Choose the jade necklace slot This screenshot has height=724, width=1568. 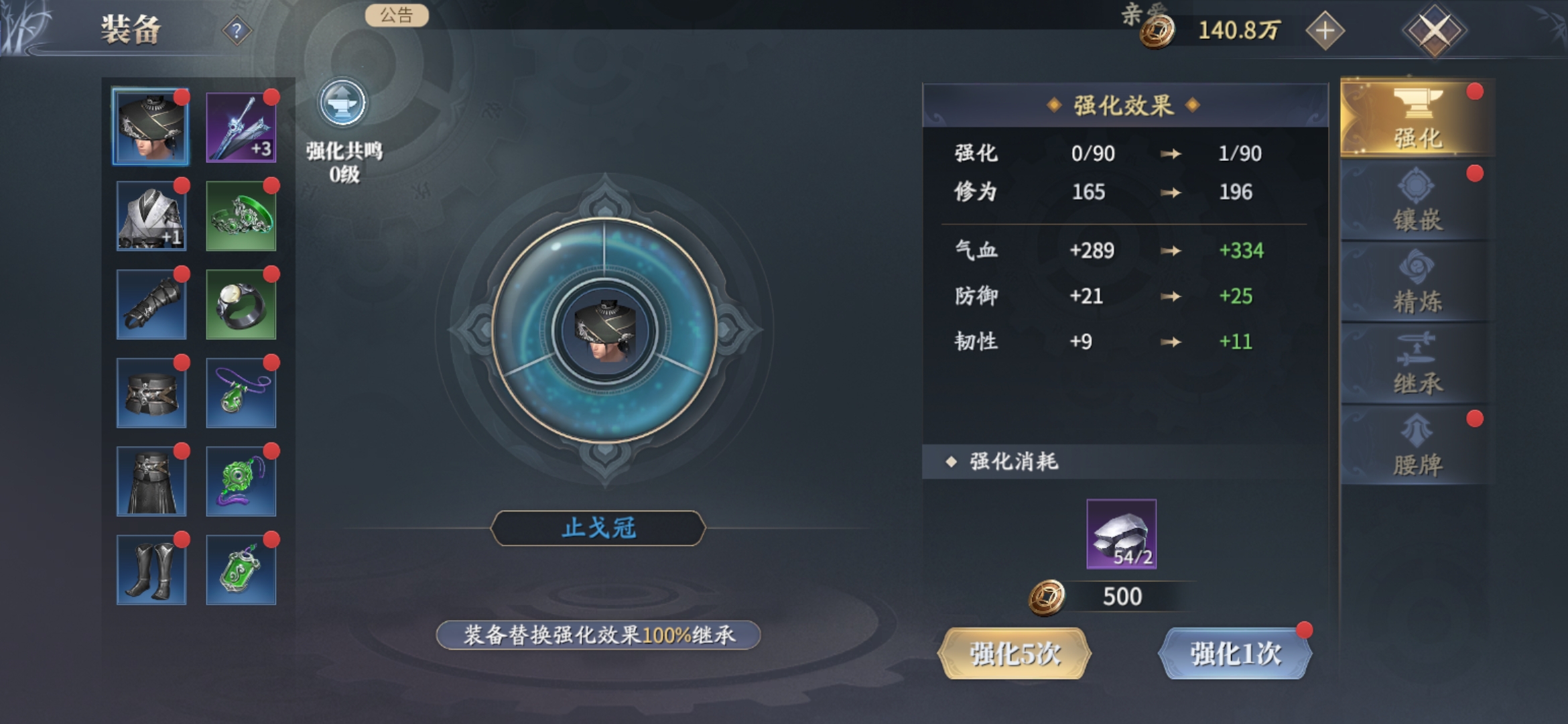pyautogui.click(x=241, y=393)
